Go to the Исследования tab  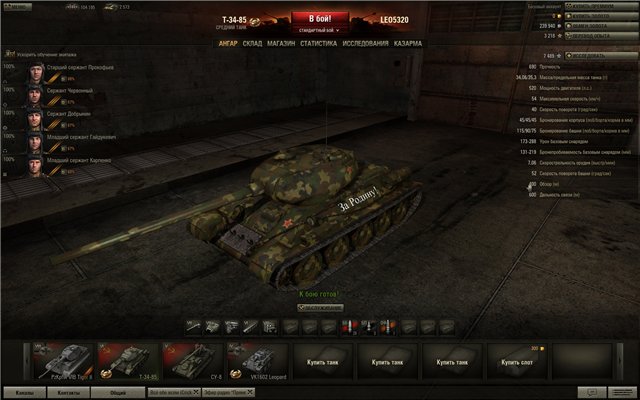(x=366, y=44)
